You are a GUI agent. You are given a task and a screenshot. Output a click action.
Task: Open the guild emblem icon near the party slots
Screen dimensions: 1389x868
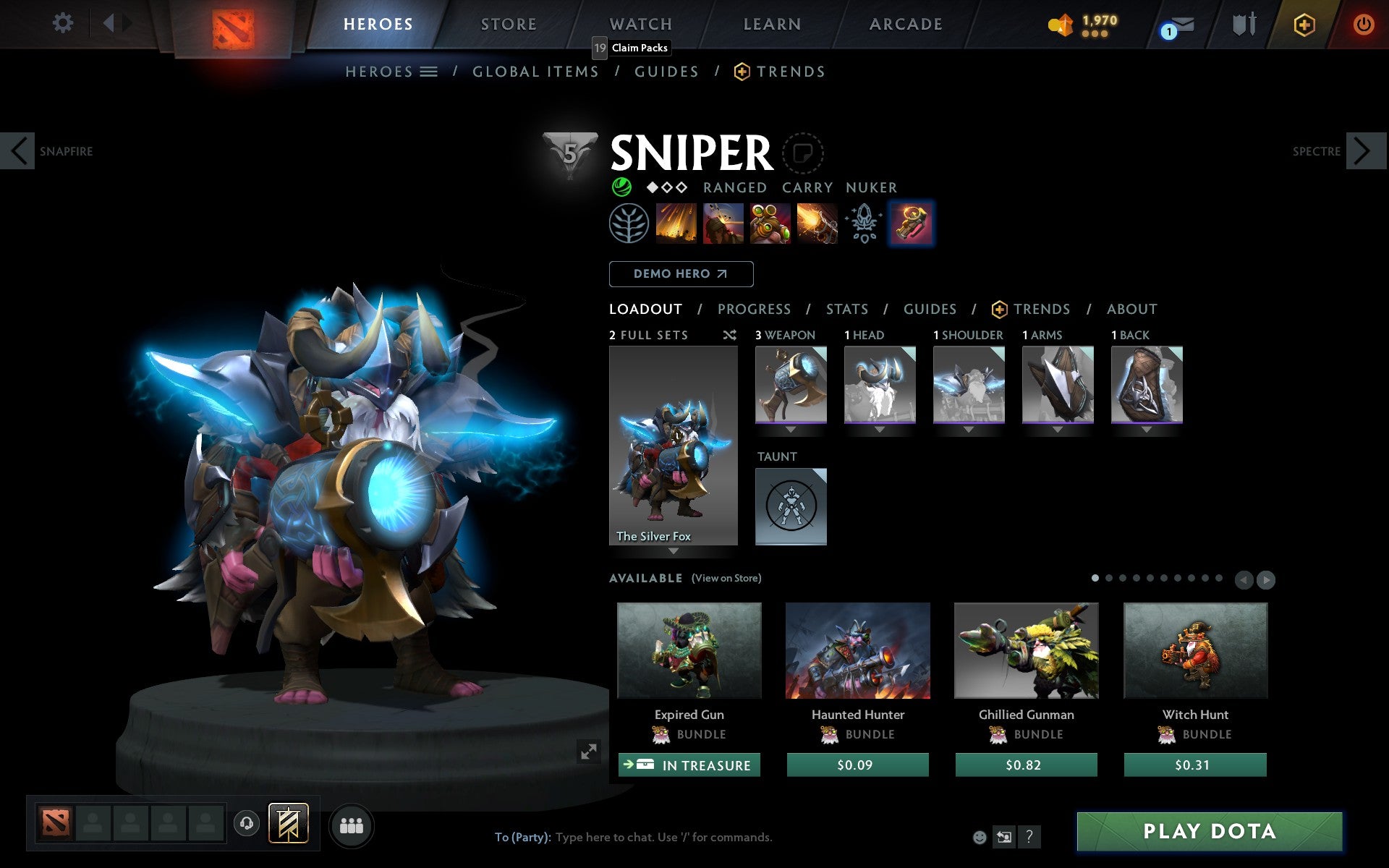(288, 822)
